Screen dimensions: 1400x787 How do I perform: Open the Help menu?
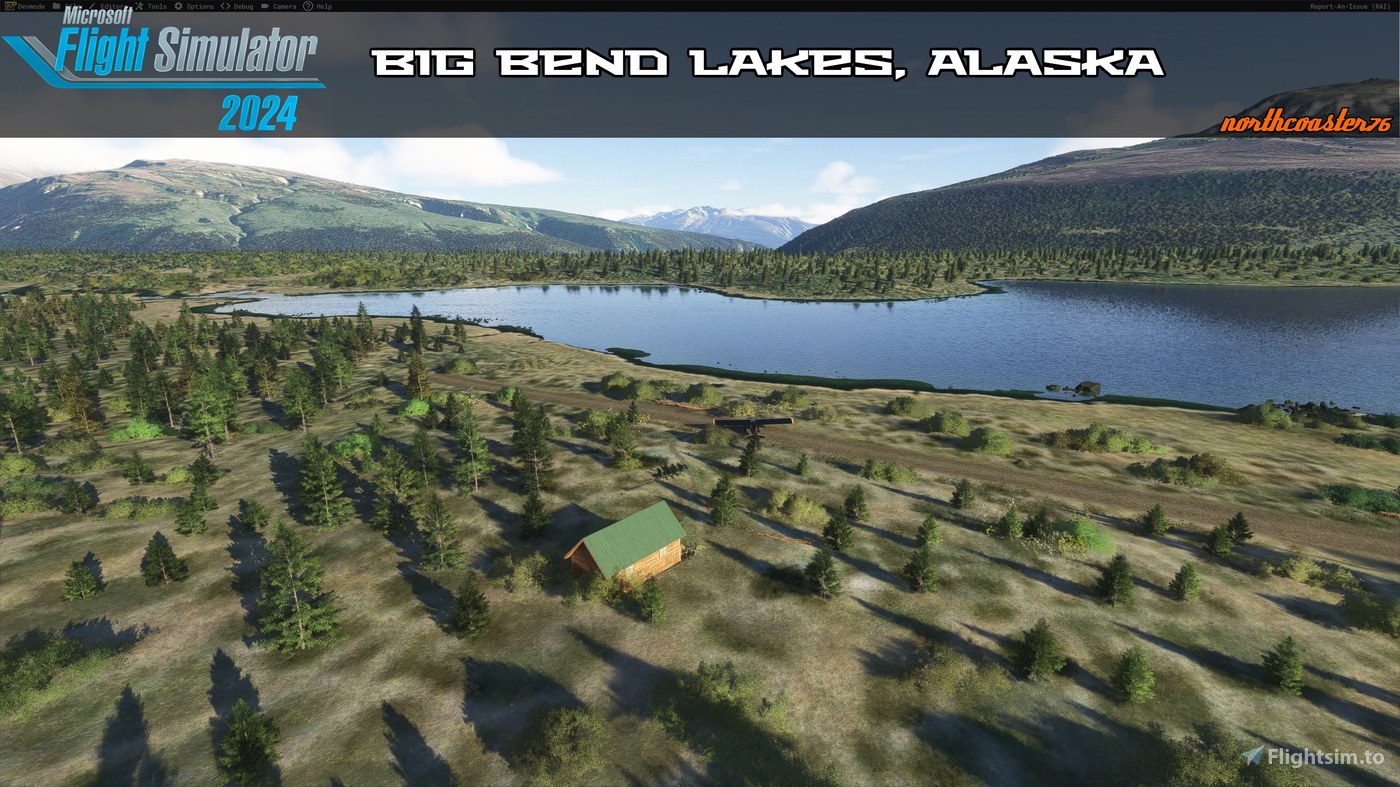click(x=324, y=5)
